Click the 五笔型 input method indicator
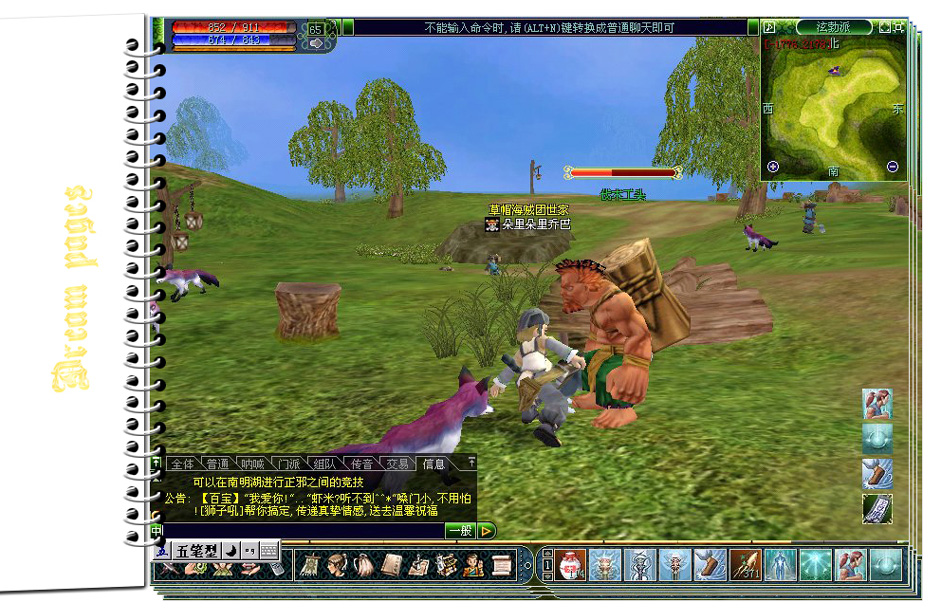944x613 pixels. [x=196, y=551]
